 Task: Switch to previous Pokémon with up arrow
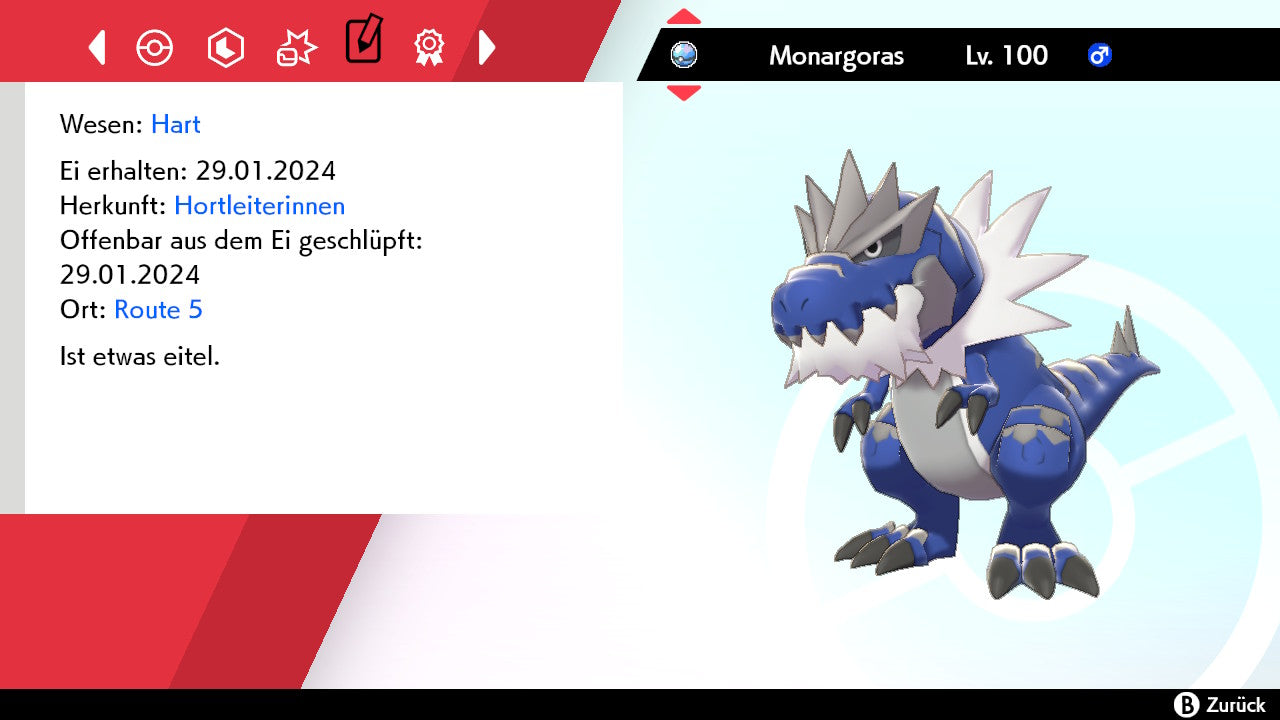(x=684, y=17)
